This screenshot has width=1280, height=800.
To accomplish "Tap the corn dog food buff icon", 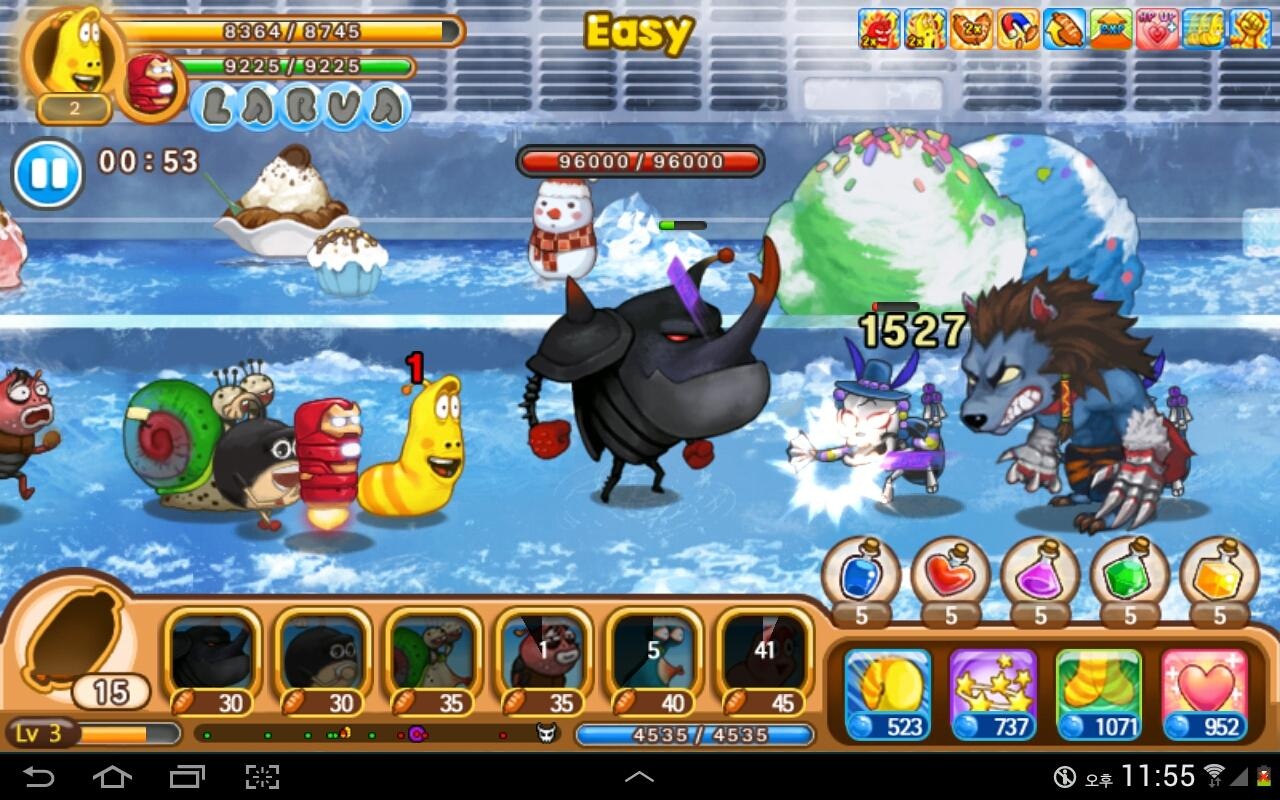I will point(1063,30).
